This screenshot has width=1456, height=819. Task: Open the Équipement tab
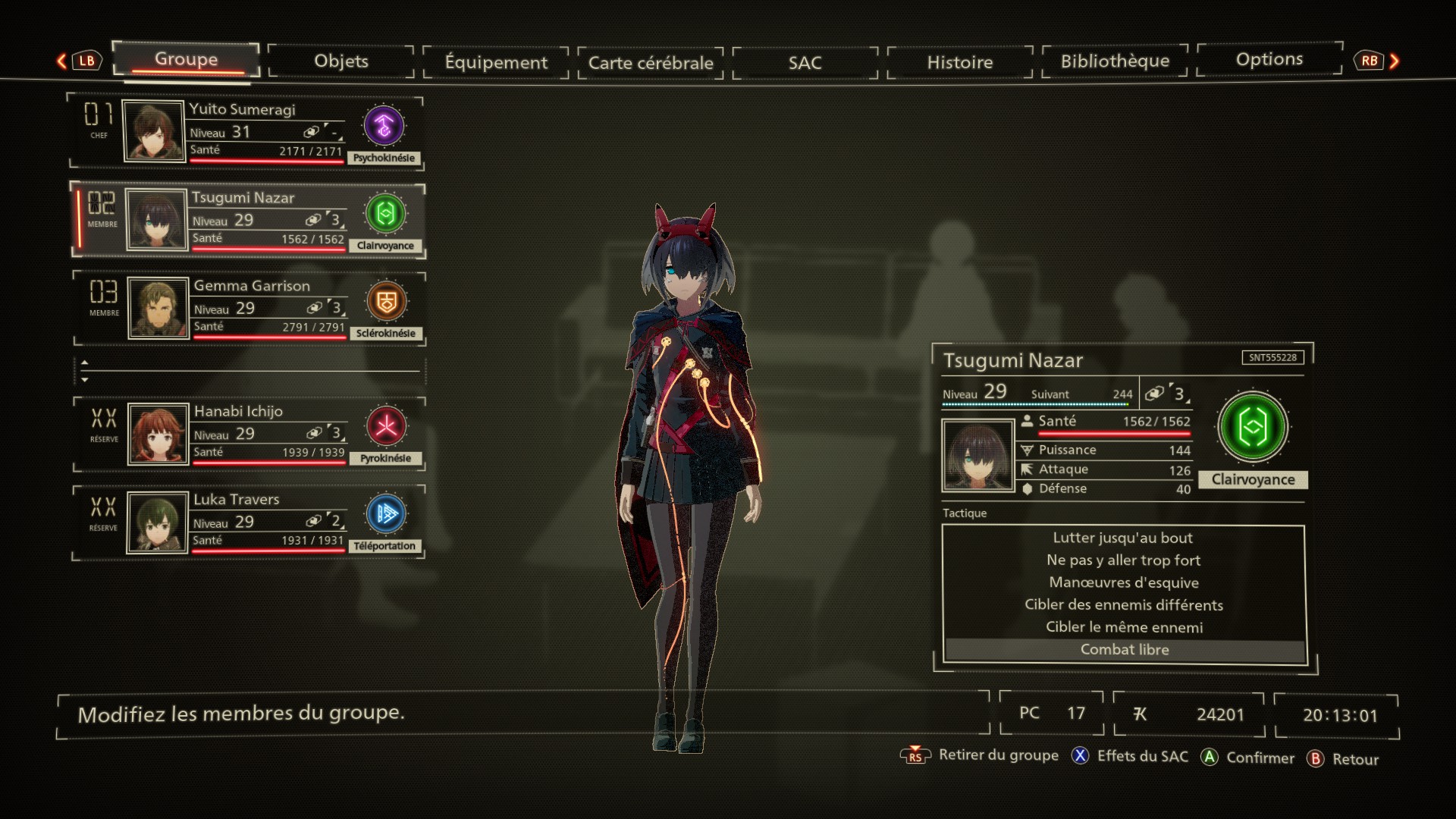tap(496, 62)
